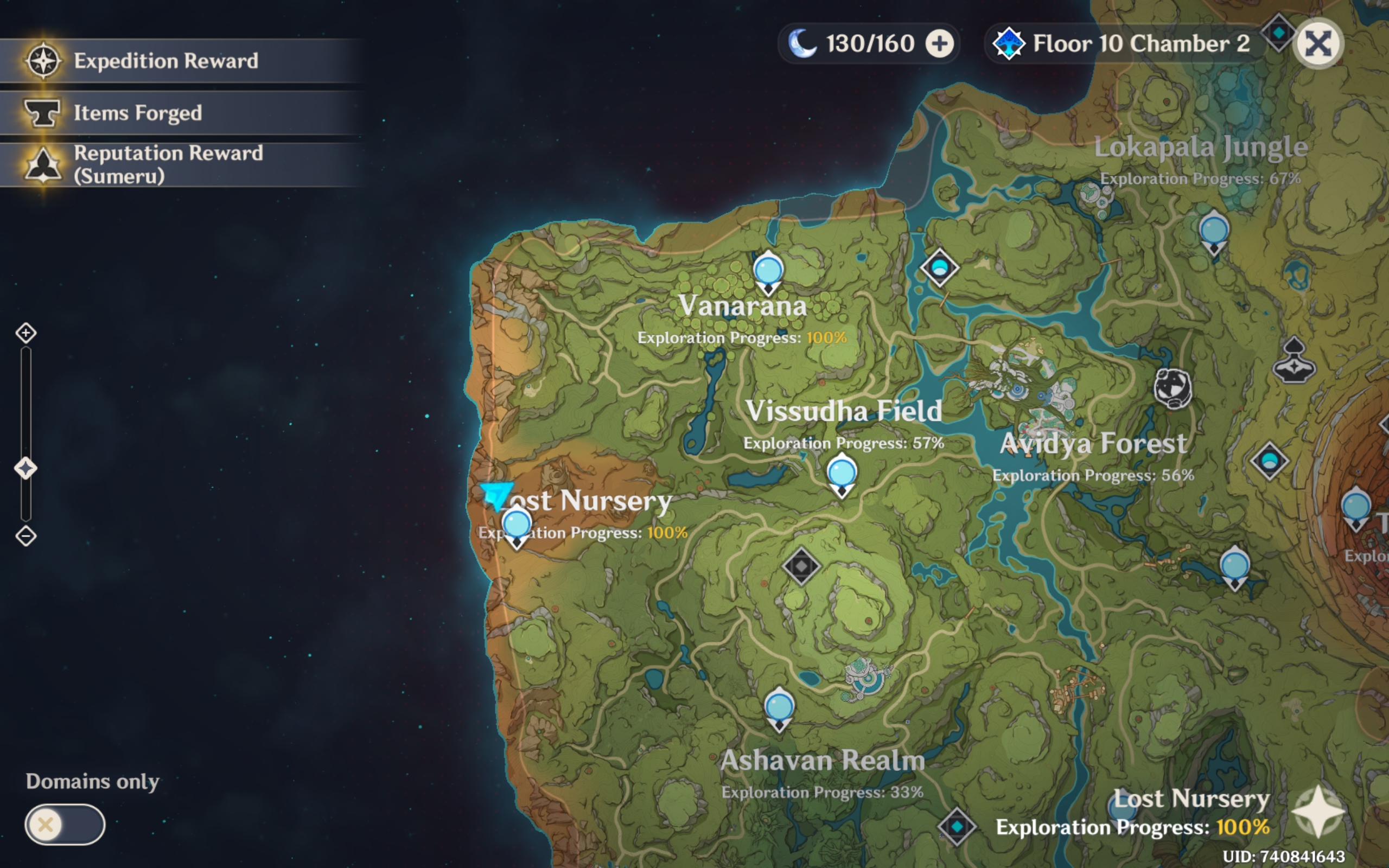Open the Items Forged shortcut

tap(138, 113)
